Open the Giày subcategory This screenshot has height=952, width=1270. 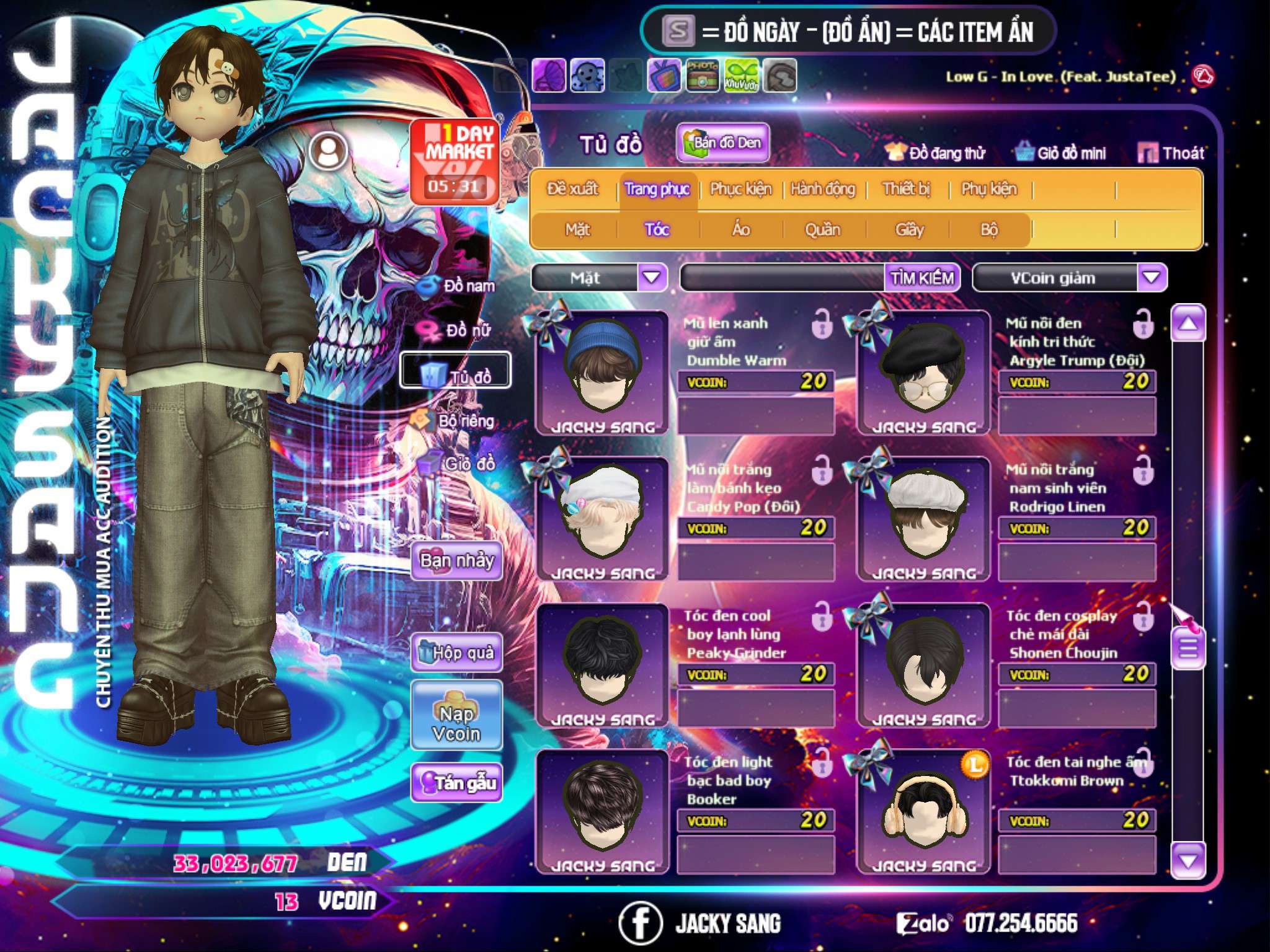point(909,230)
